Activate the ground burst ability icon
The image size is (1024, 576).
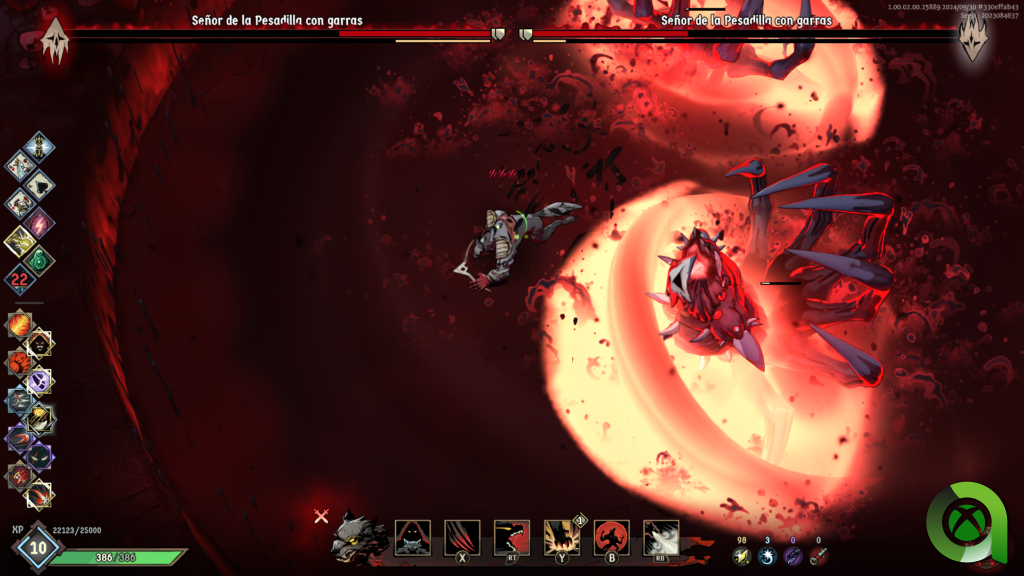(561, 537)
